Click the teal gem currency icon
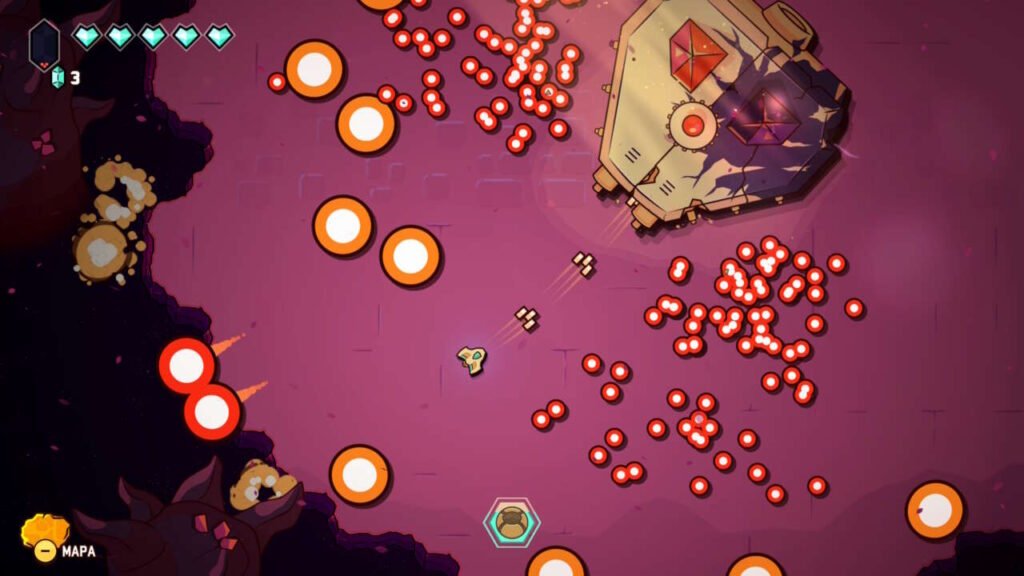Screen dimensions: 1024x576 (x=57, y=77)
